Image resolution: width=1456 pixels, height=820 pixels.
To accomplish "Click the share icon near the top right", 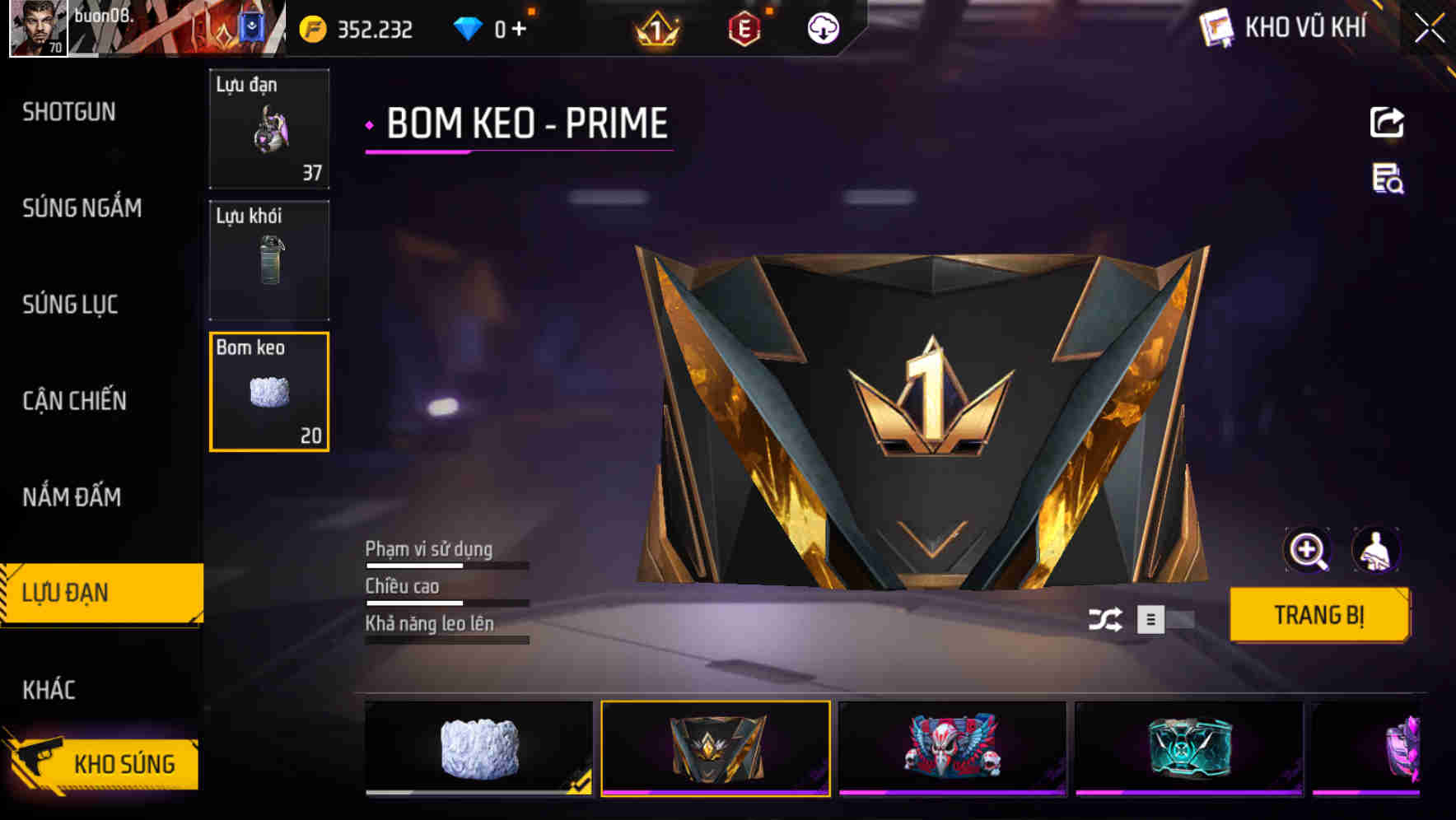I will pos(1387,122).
